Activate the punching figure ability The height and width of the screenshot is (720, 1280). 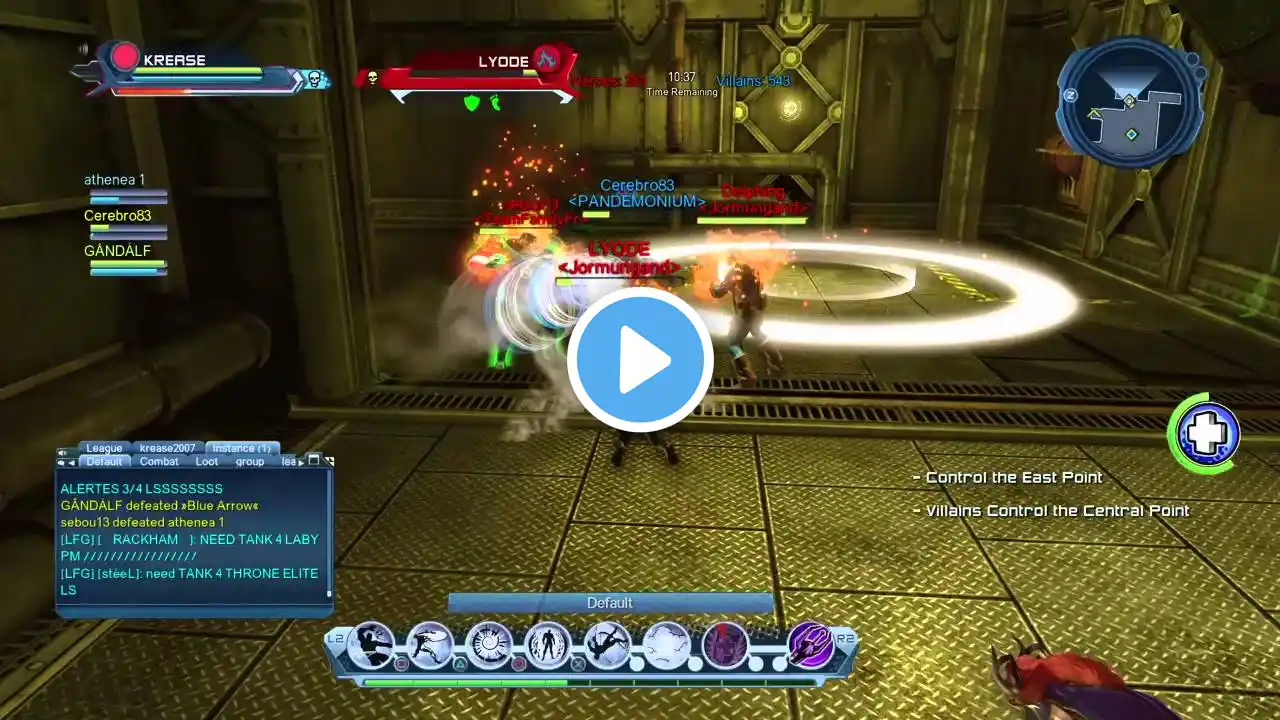pyautogui.click(x=371, y=645)
